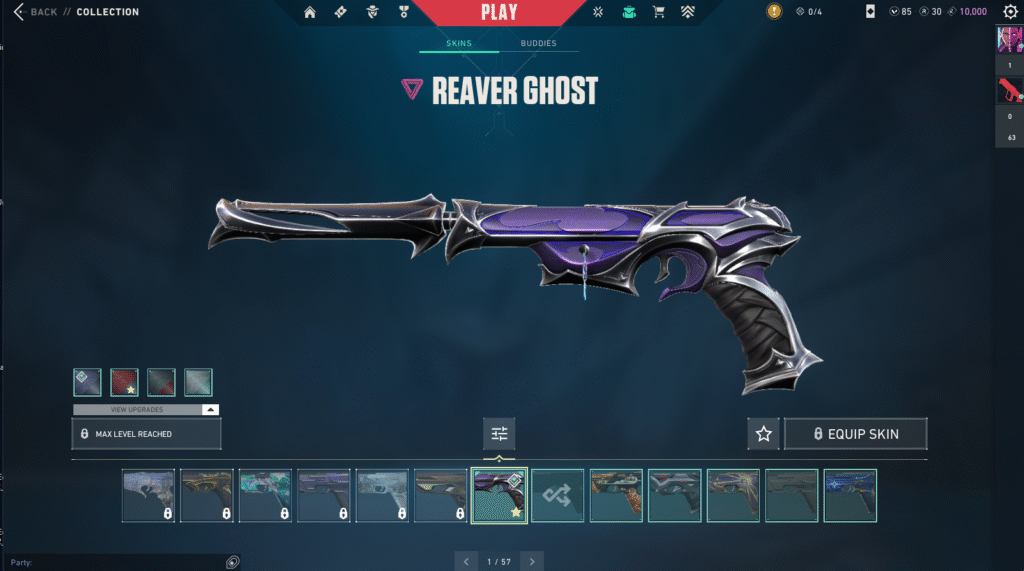Open the green agents icon in navigation
This screenshot has width=1024, height=571.
tap(629, 12)
